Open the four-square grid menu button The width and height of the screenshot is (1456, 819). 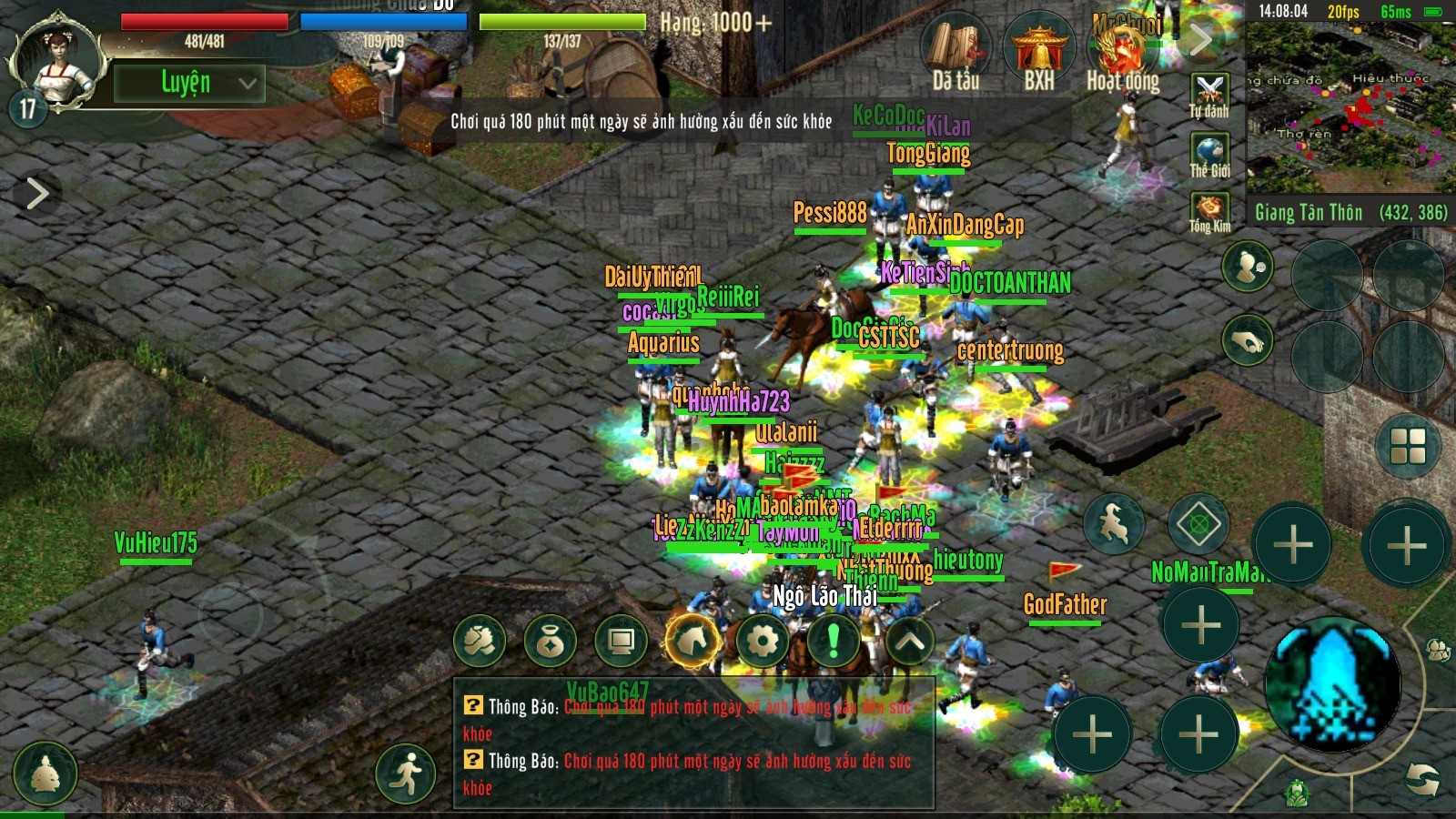point(1407,446)
